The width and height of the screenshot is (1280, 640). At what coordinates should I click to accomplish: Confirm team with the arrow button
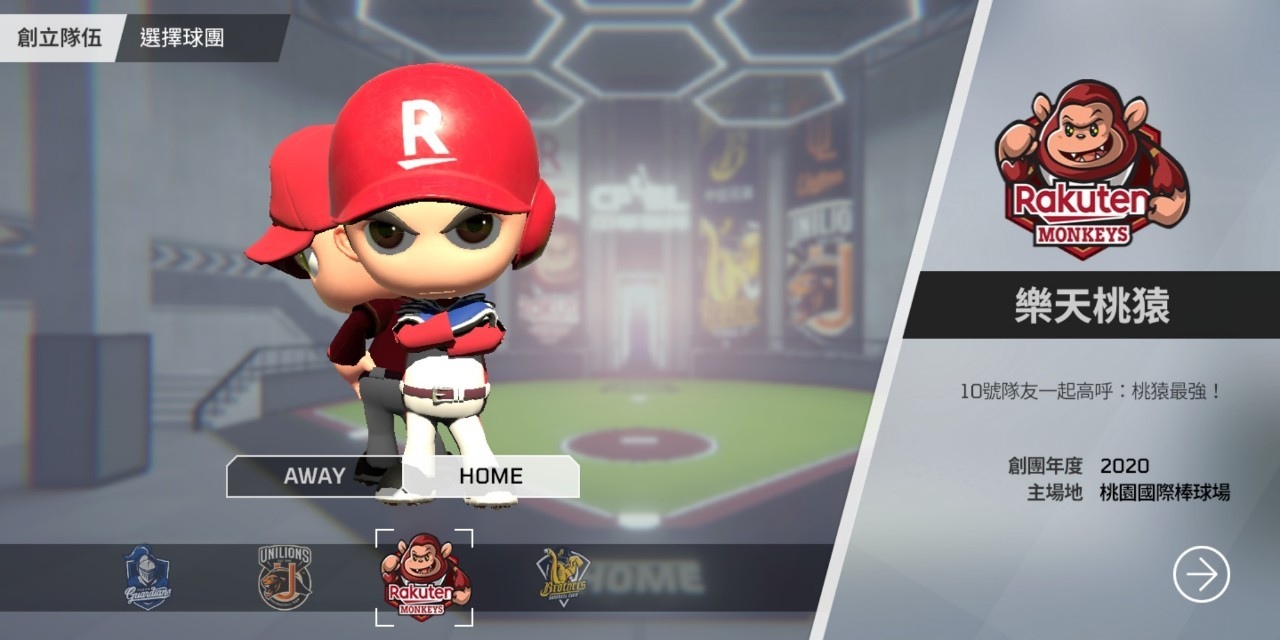(1201, 574)
